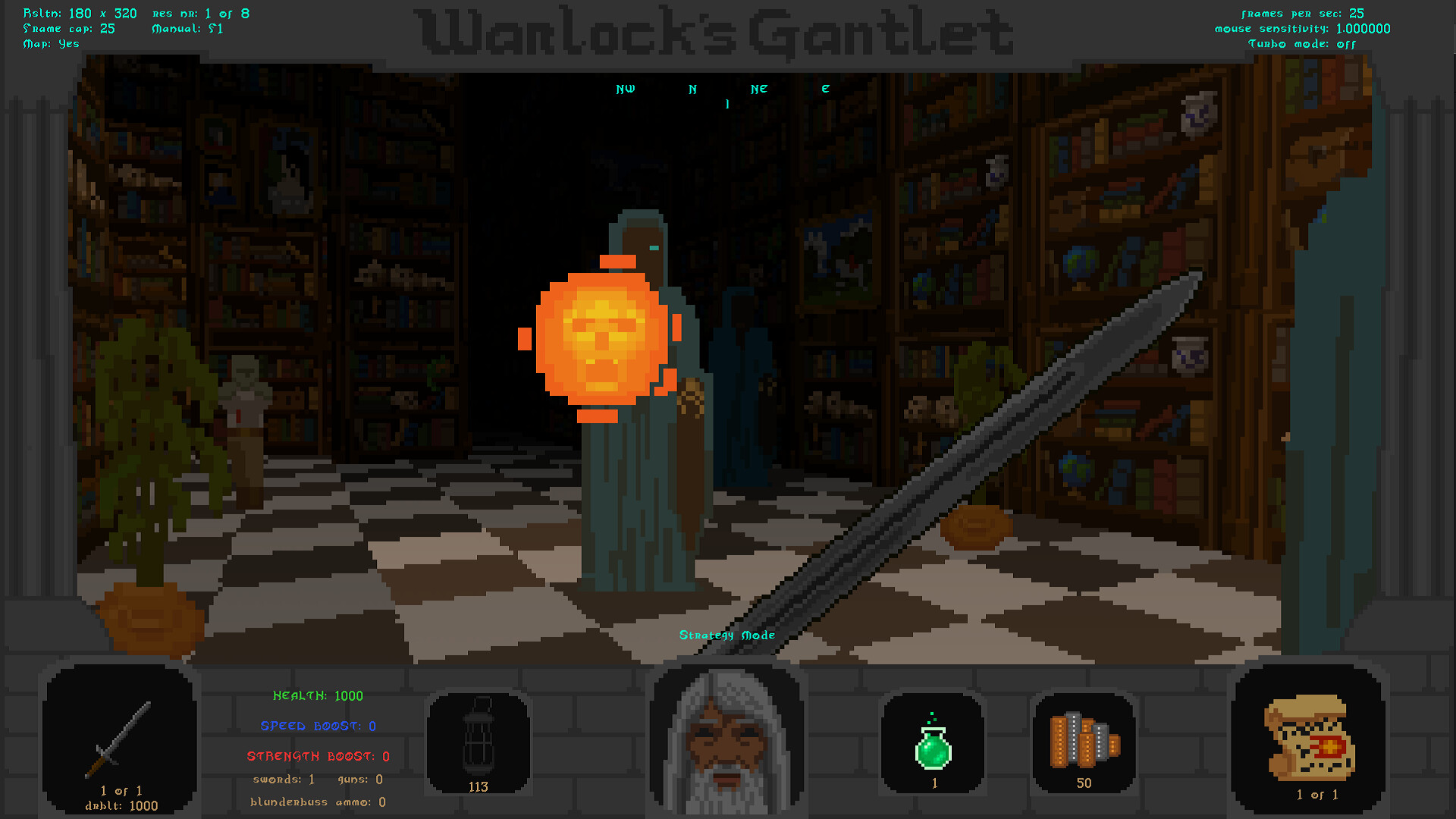The height and width of the screenshot is (819, 1456).
Task: Open the Manual via F1 label
Action: (x=187, y=28)
